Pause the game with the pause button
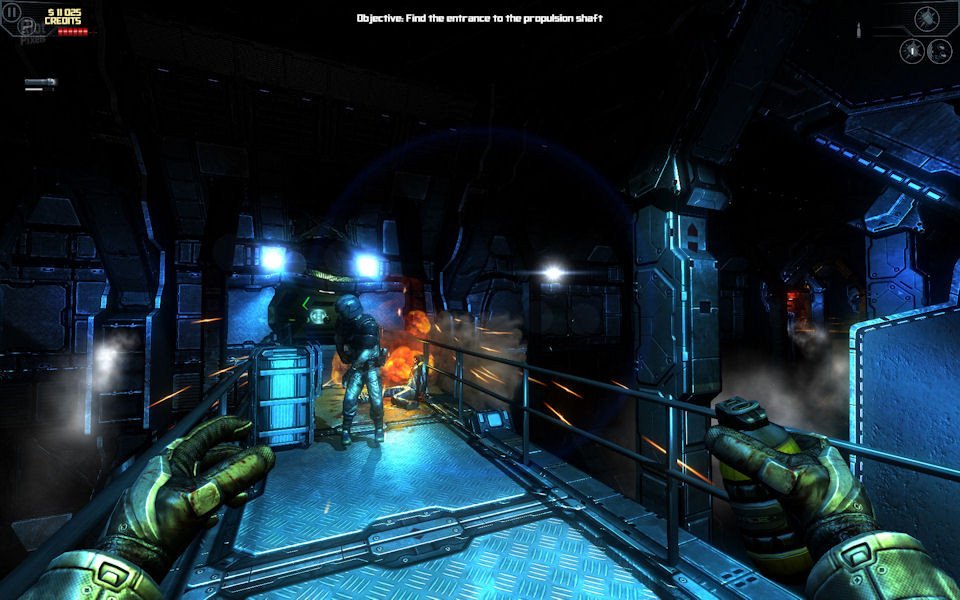The width and height of the screenshot is (960, 600). (12, 12)
